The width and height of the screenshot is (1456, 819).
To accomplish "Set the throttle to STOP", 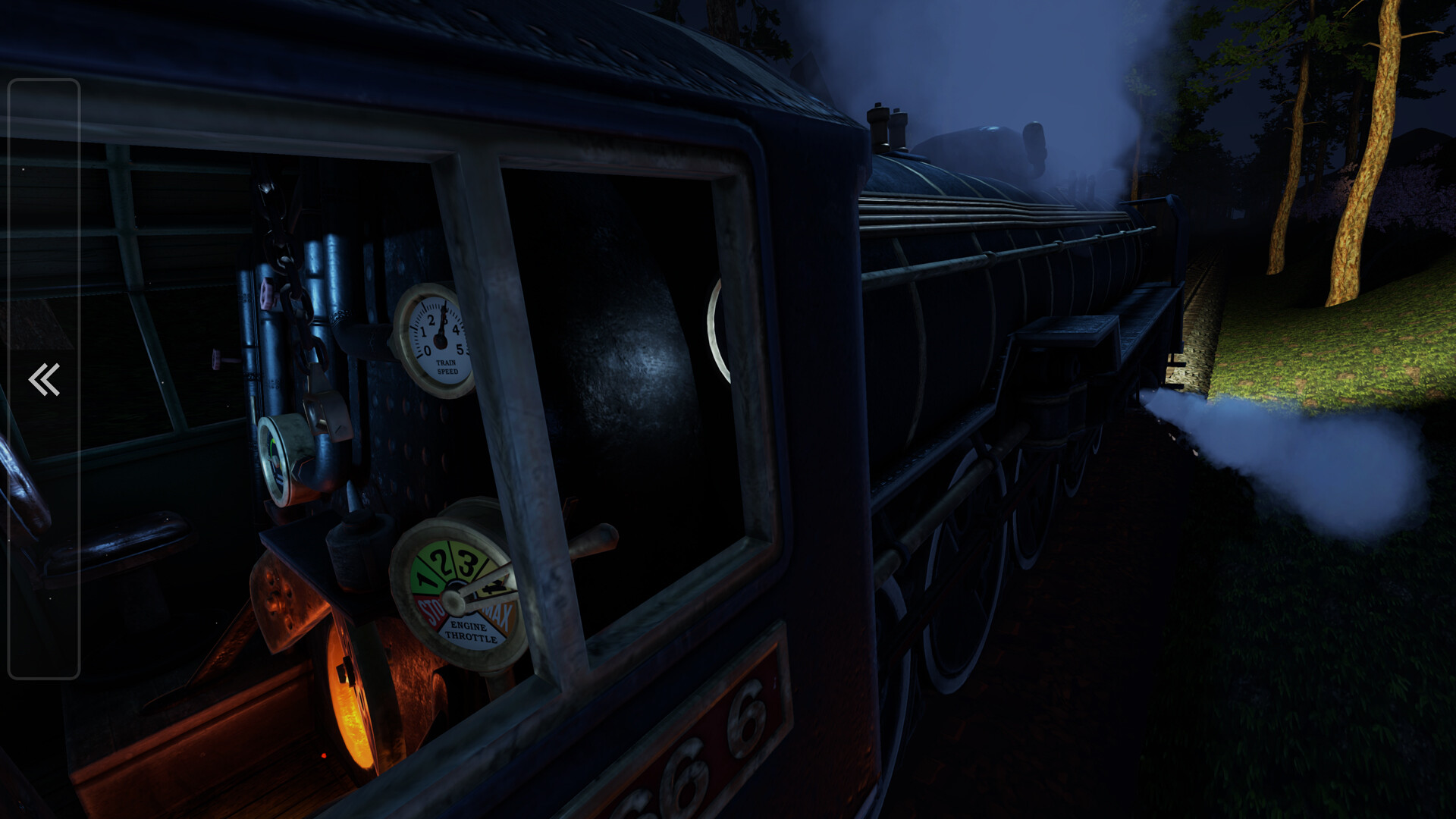I will 431,609.
